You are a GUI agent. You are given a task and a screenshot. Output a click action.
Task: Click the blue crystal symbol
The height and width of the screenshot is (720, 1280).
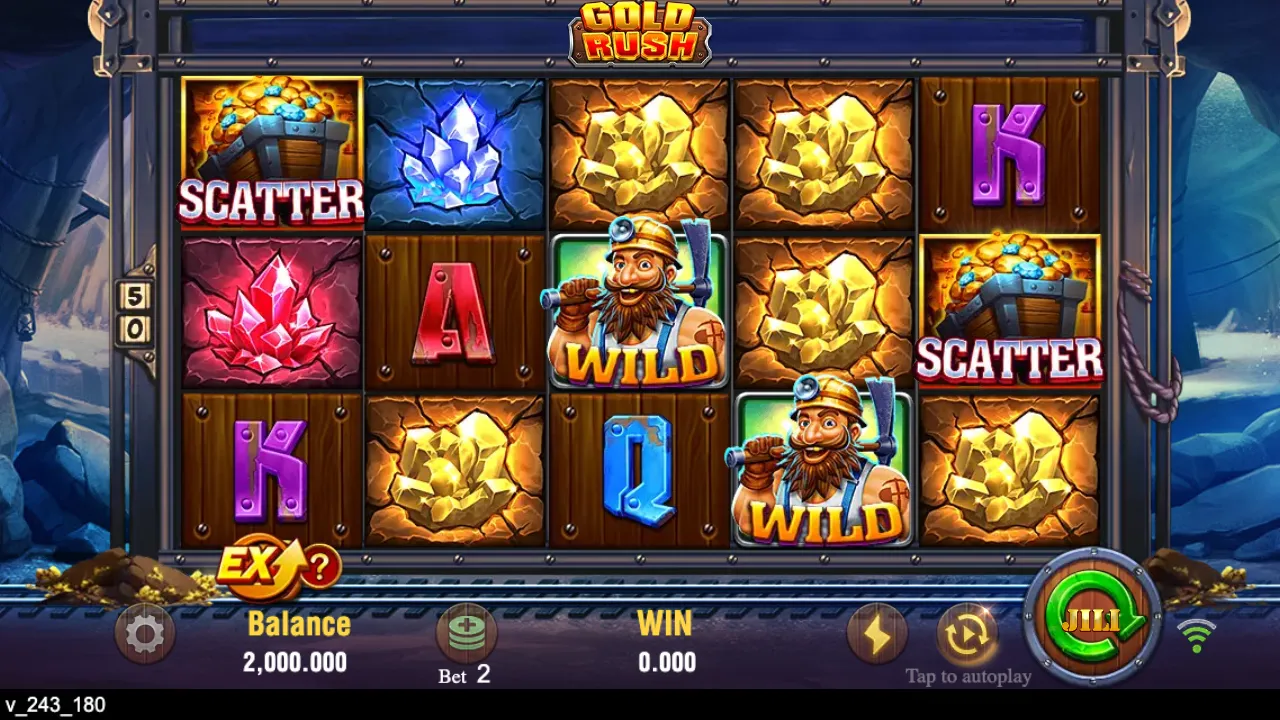point(455,152)
